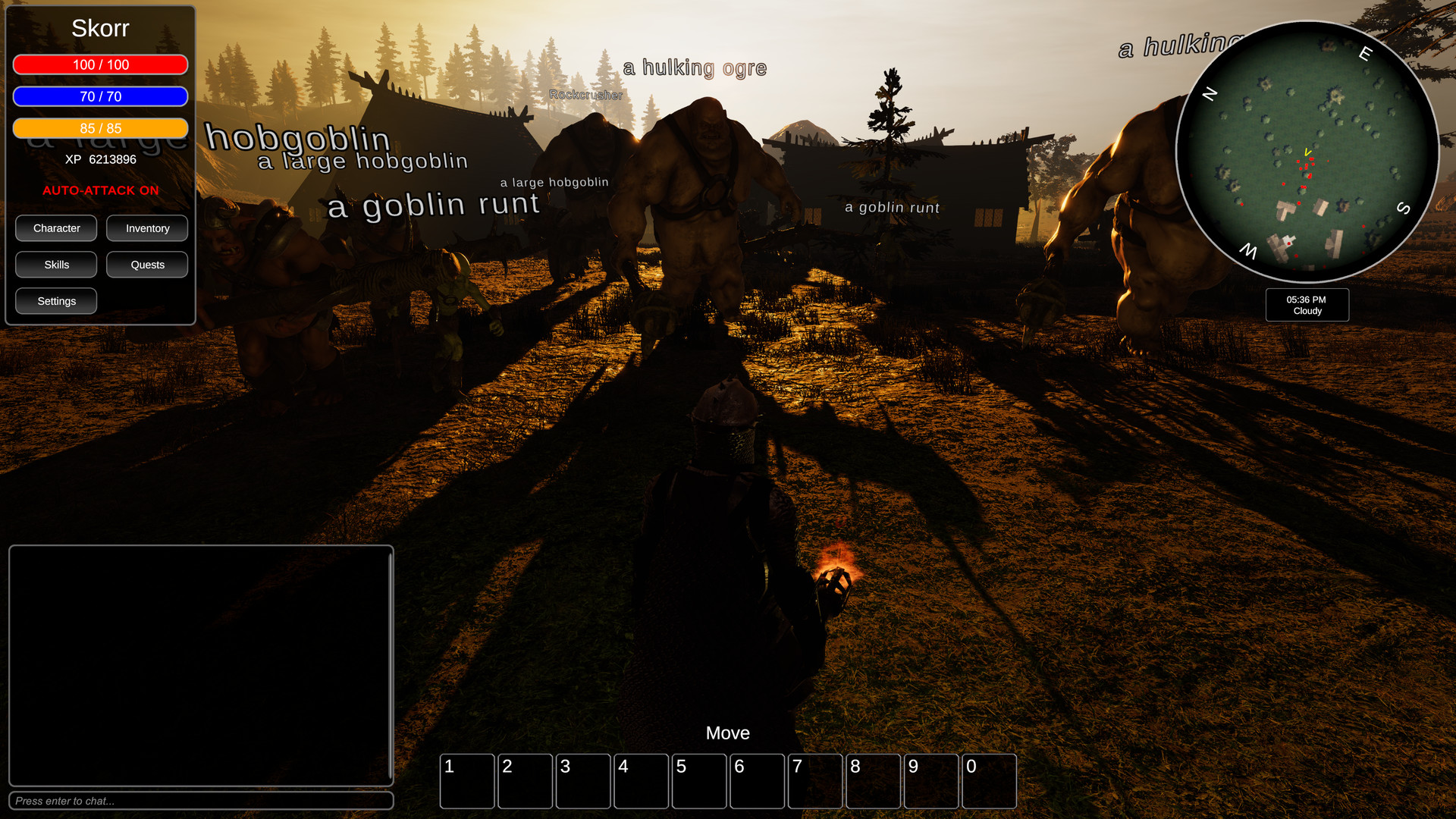The width and height of the screenshot is (1456, 819).
Task: Select hotbar slot 9
Action: pyautogui.click(x=931, y=781)
